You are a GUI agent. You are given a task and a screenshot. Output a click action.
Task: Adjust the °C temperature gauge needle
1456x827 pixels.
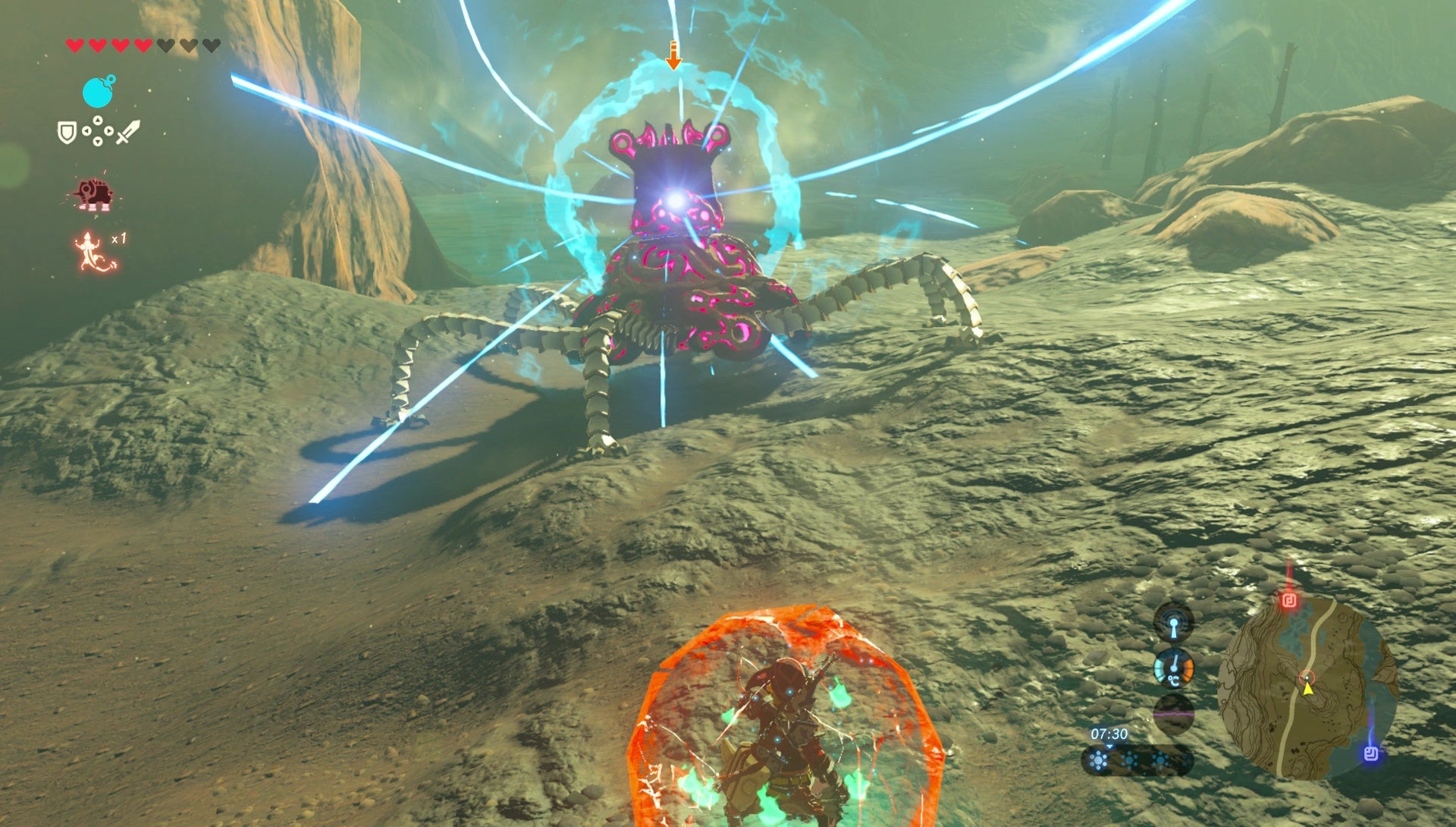point(1174,666)
